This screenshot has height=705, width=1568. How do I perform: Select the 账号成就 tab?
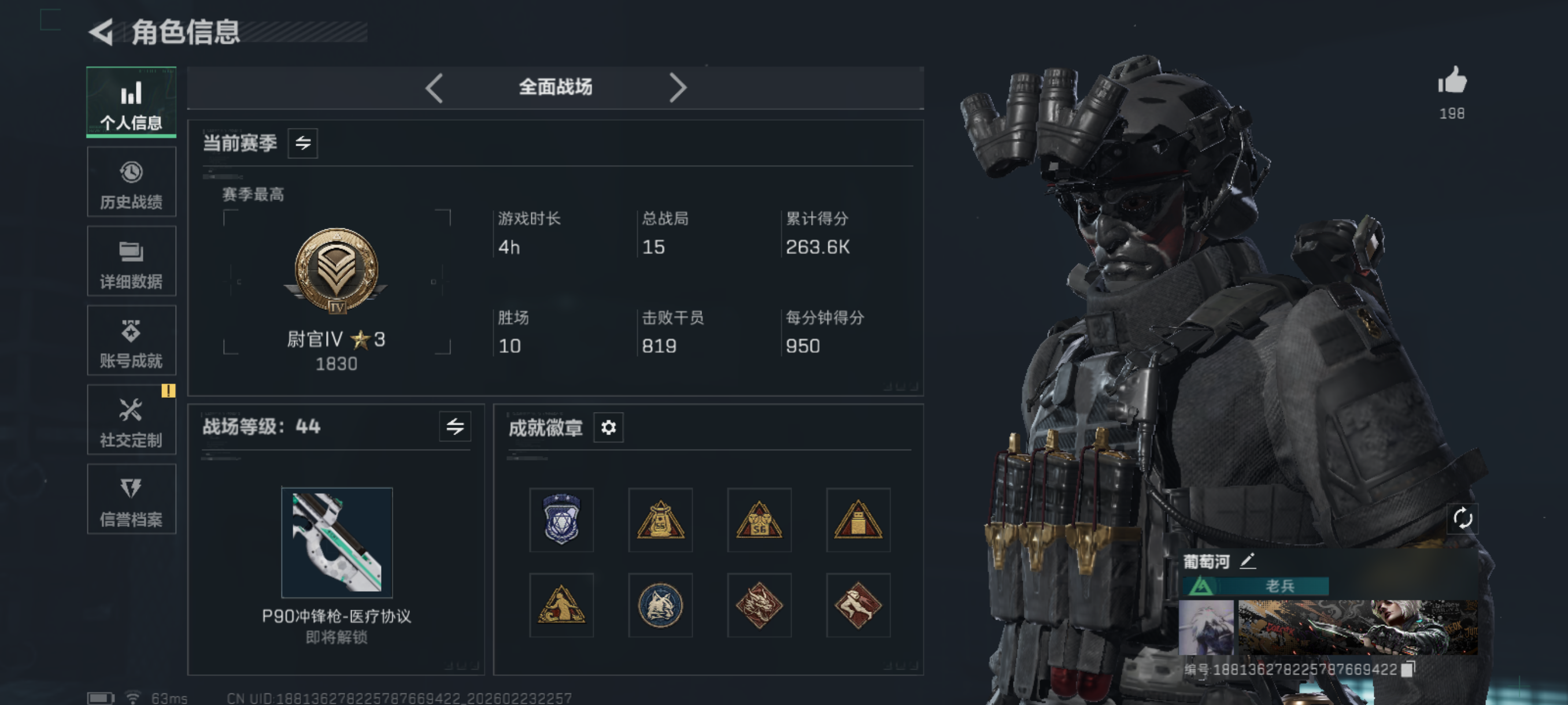click(131, 342)
